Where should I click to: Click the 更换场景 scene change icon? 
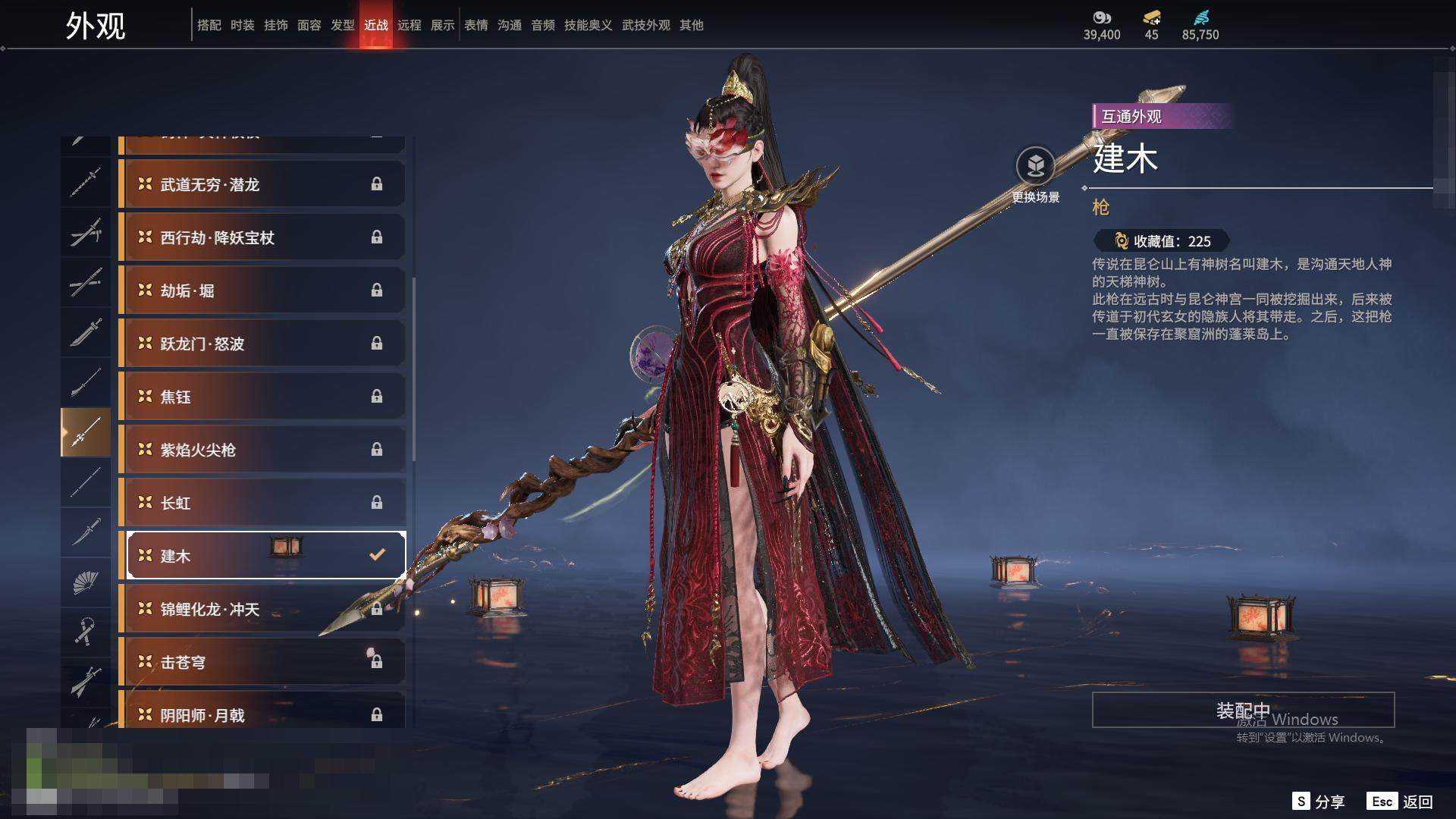[1035, 166]
